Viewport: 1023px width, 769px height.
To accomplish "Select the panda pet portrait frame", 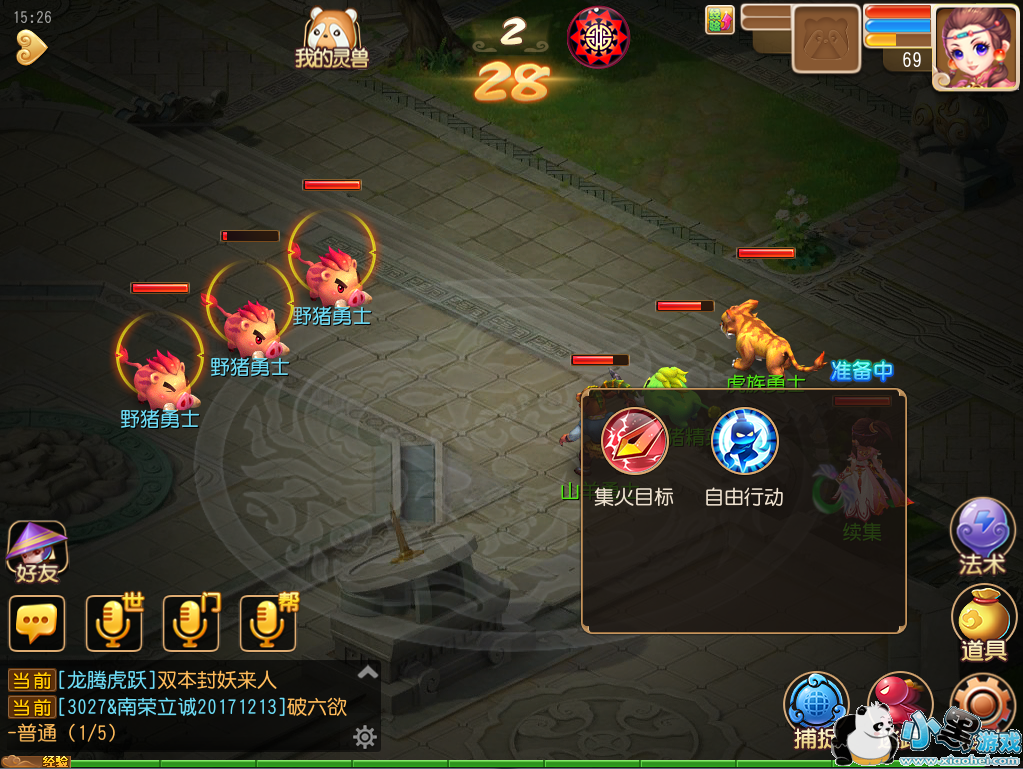I will (826, 40).
